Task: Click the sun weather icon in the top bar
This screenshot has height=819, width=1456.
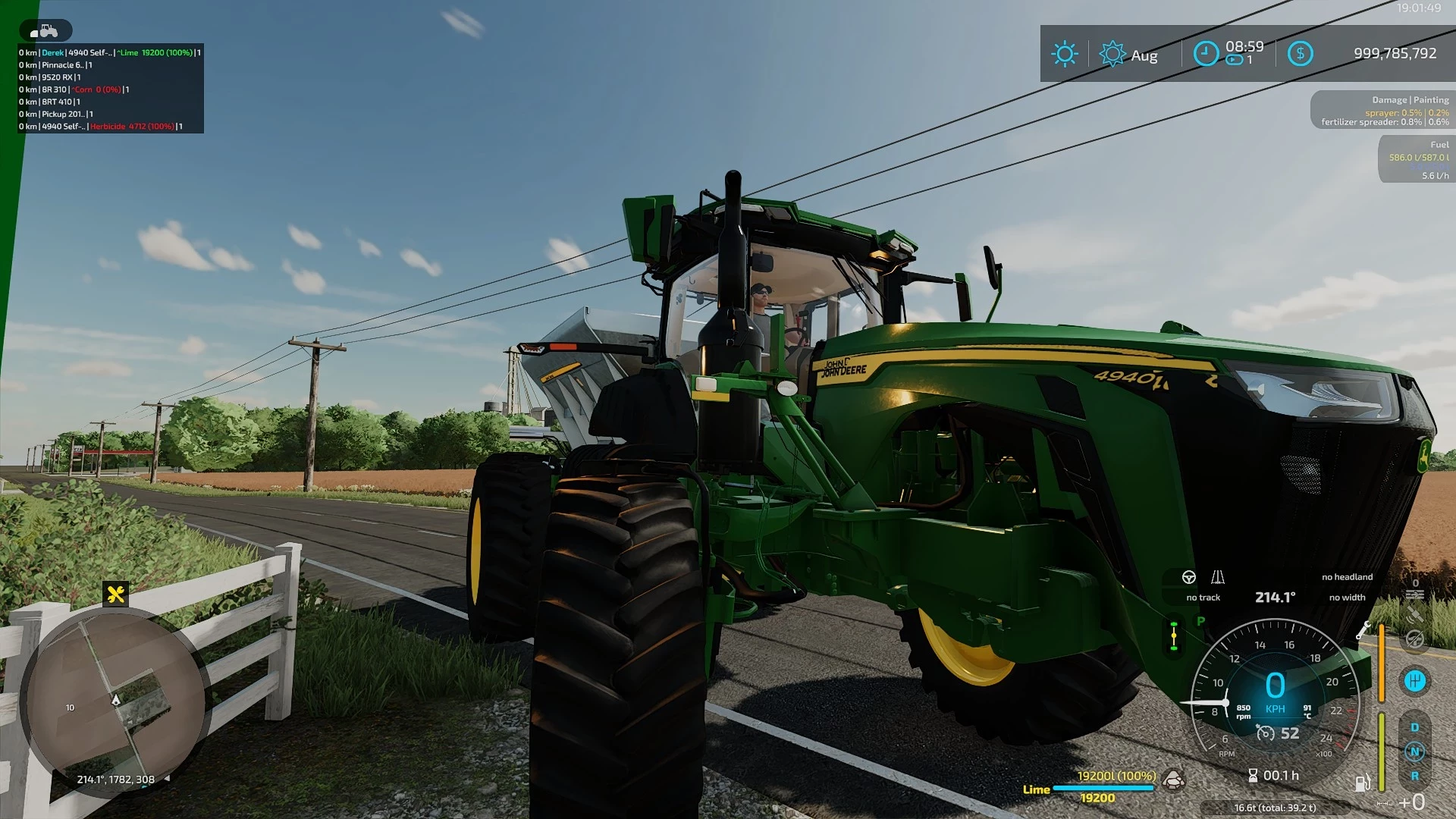Action: click(1065, 53)
